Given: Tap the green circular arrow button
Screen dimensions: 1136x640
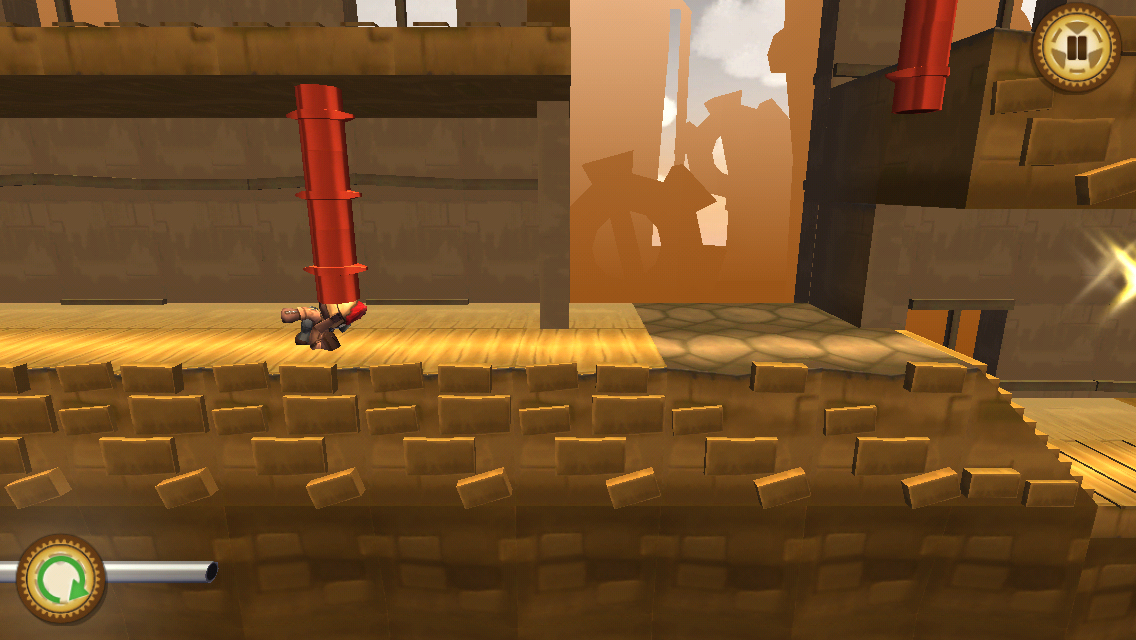Looking at the screenshot, I should click(62, 579).
